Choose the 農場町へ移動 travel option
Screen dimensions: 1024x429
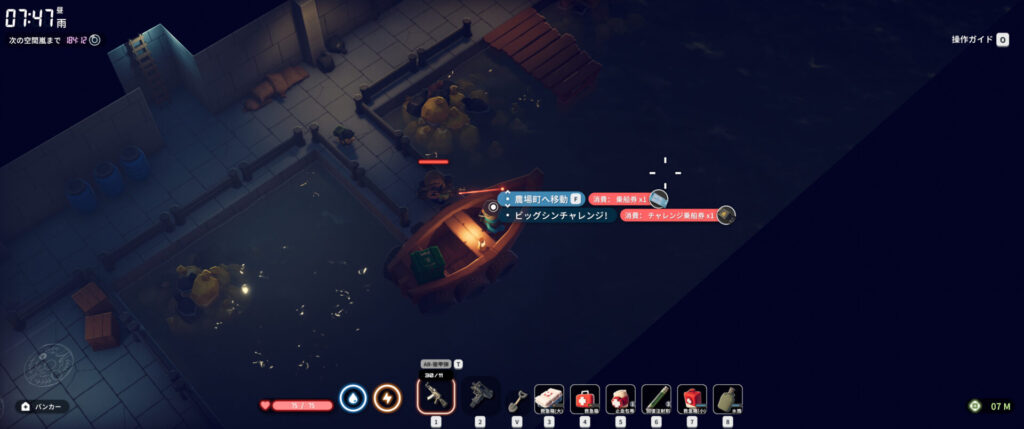(x=541, y=199)
